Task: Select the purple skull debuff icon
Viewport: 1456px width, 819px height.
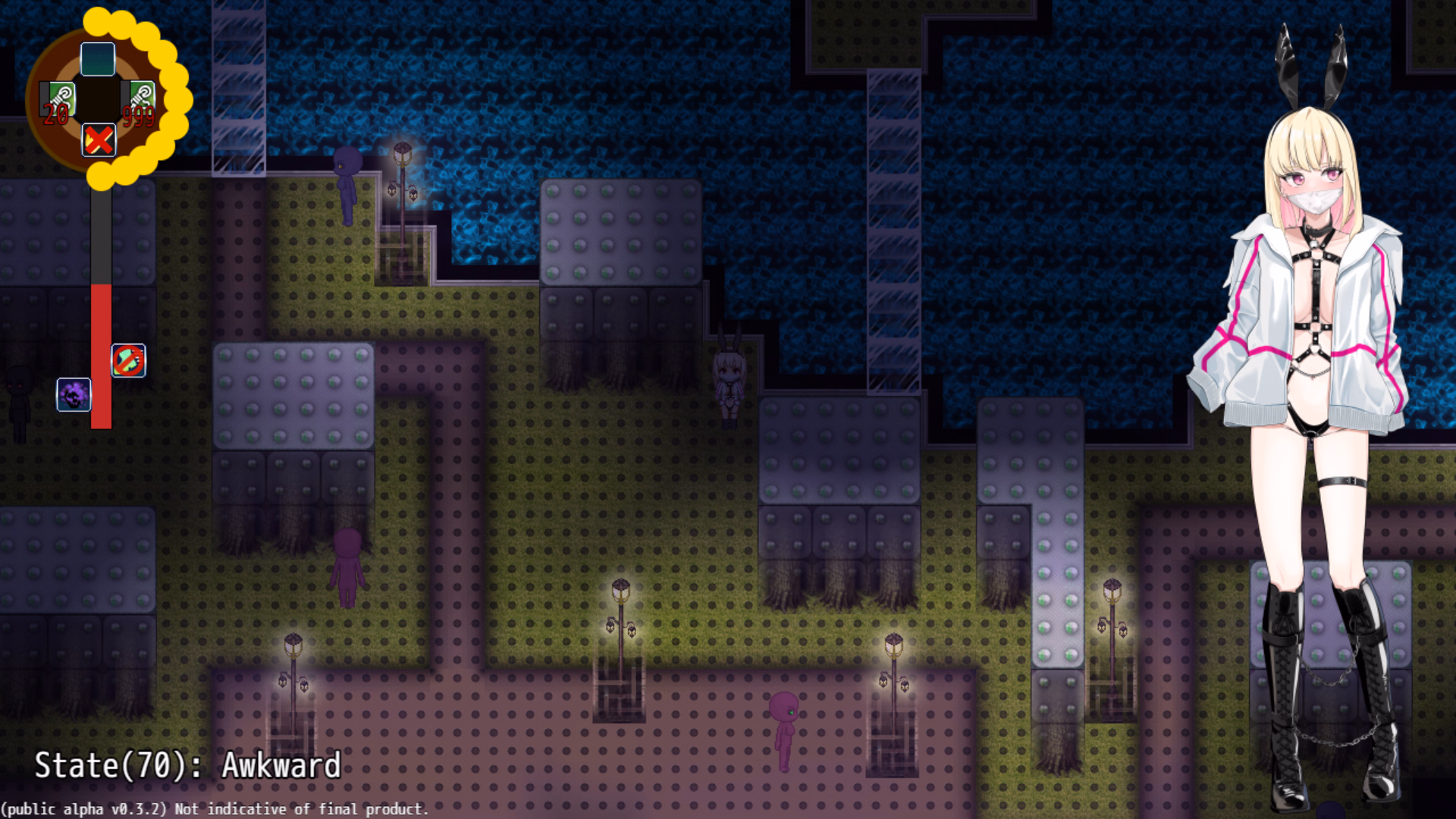Action: (x=73, y=394)
